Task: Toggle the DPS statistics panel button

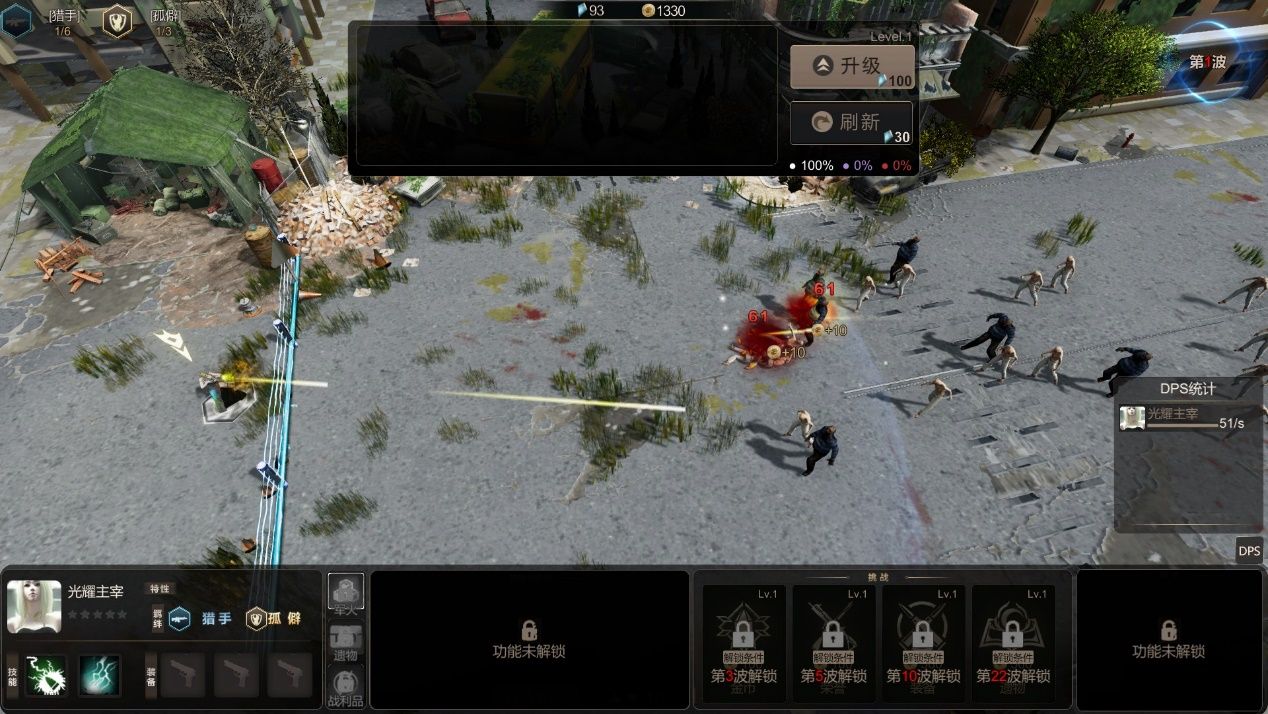Action: point(1249,550)
